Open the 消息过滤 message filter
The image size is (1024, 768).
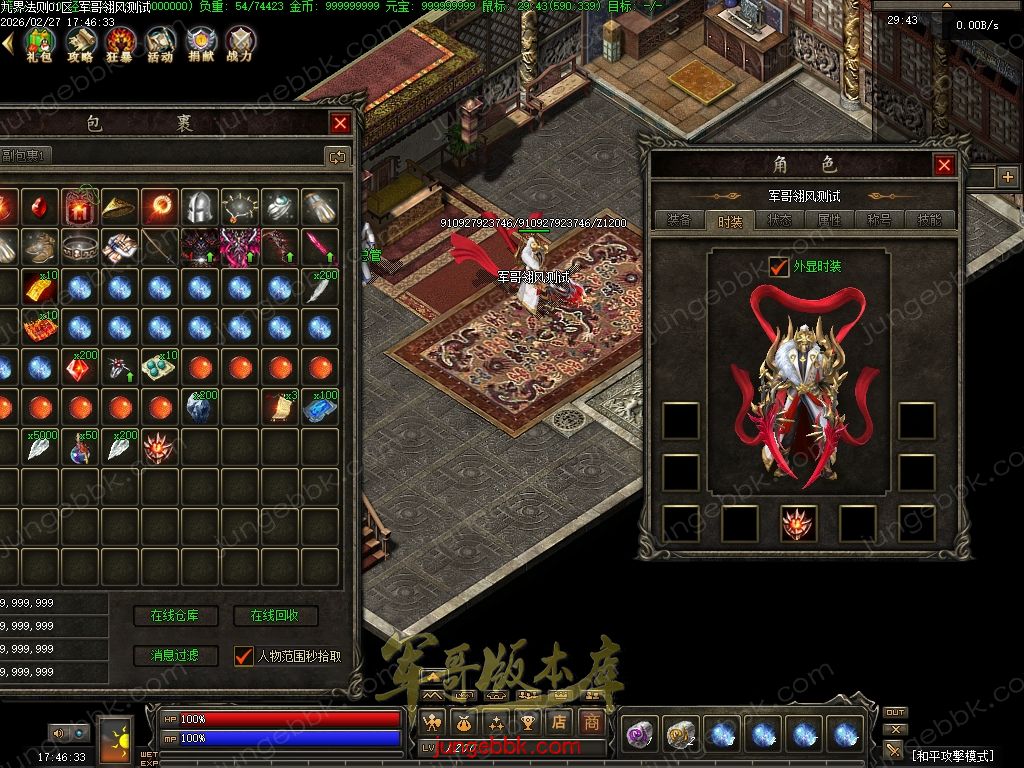click(175, 656)
